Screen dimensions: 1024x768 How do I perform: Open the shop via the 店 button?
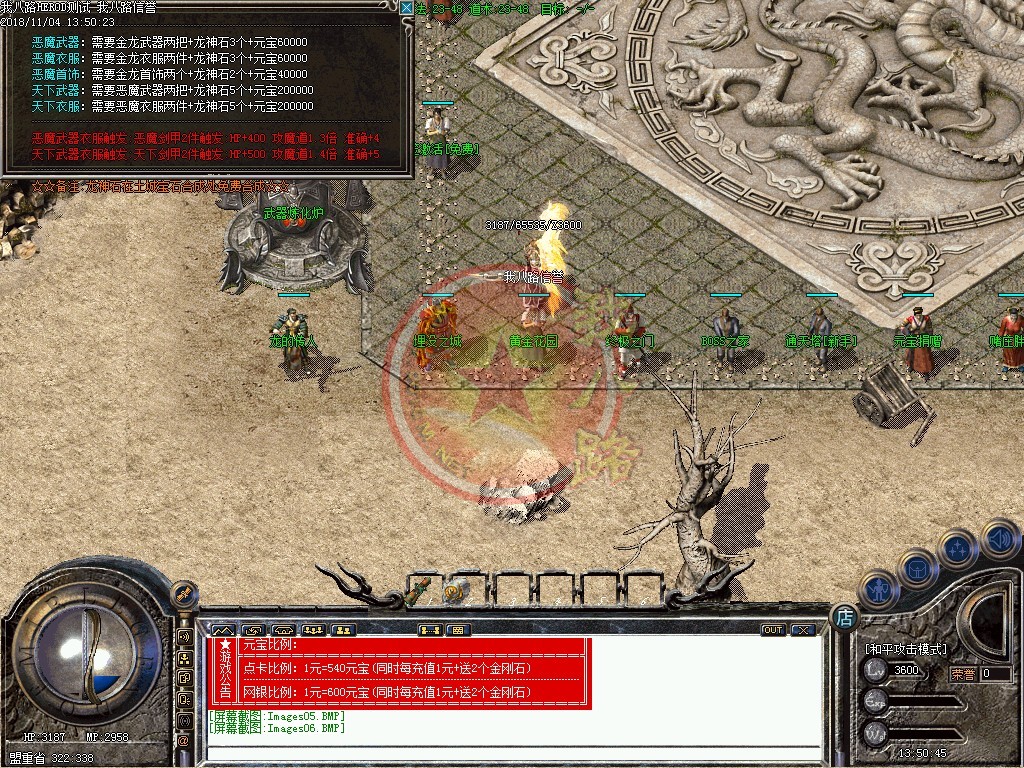click(x=844, y=618)
